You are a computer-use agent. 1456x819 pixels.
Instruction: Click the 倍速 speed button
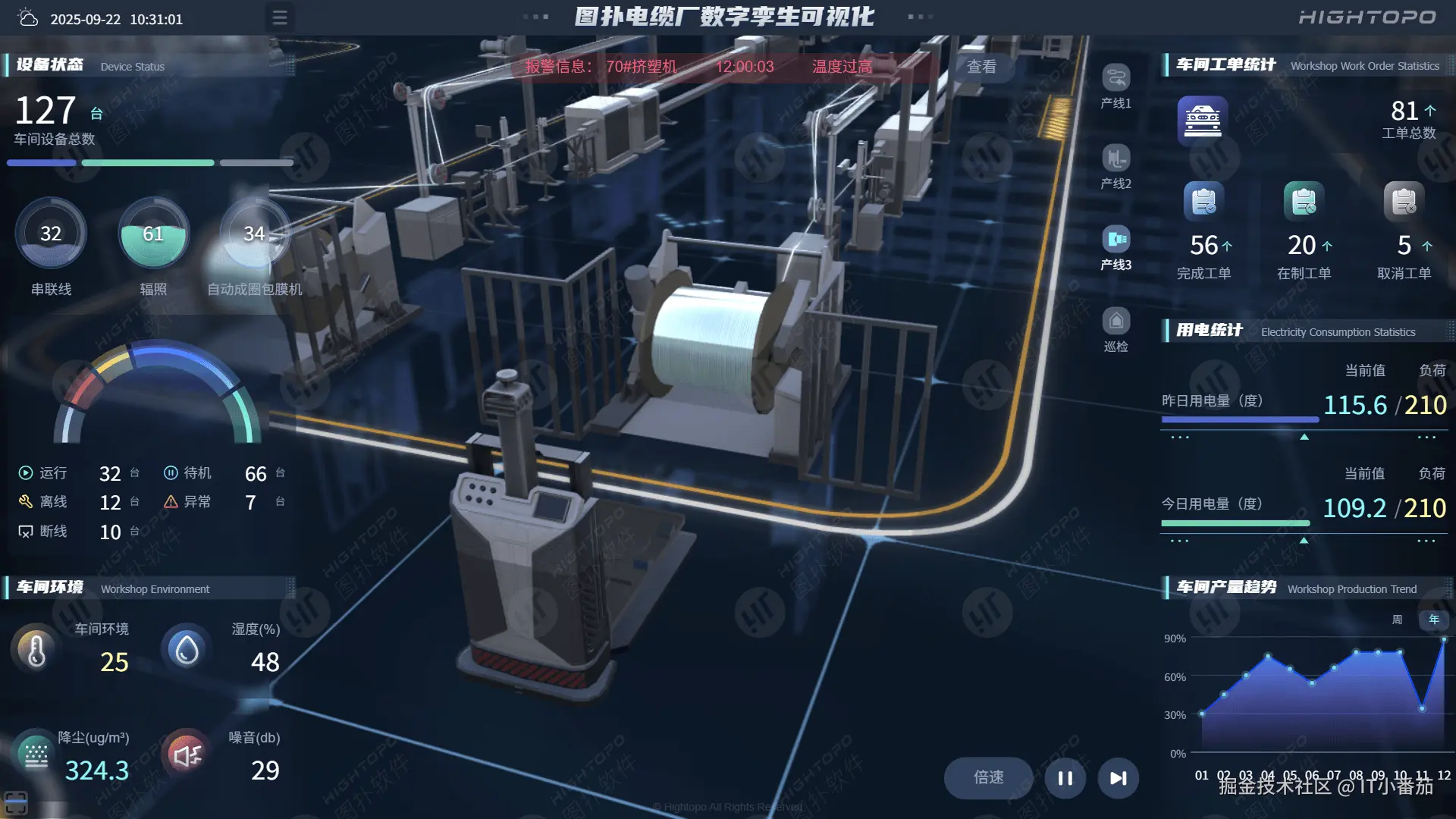pos(987,778)
